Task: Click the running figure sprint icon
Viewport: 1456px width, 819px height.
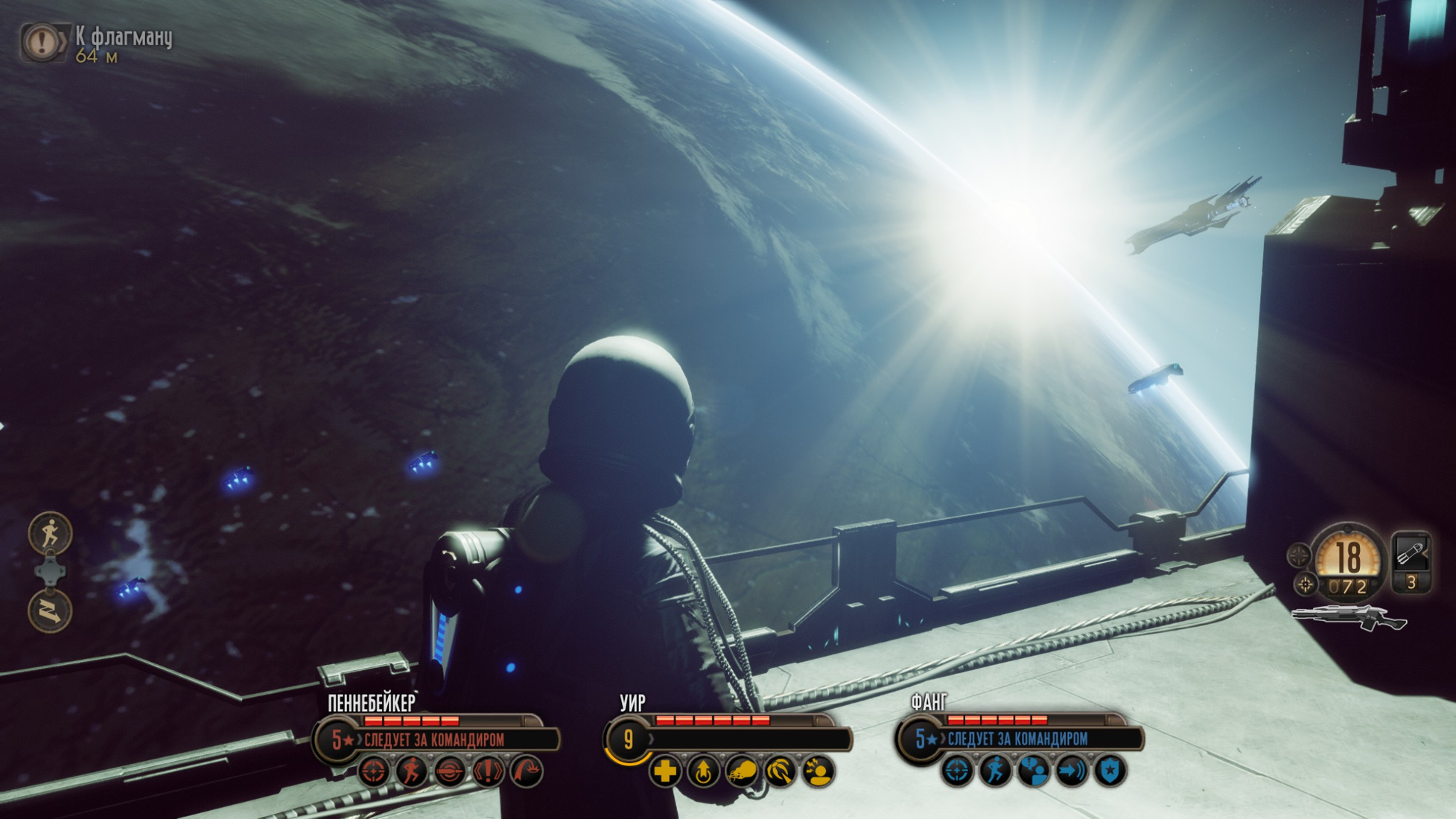Action: [x=50, y=533]
